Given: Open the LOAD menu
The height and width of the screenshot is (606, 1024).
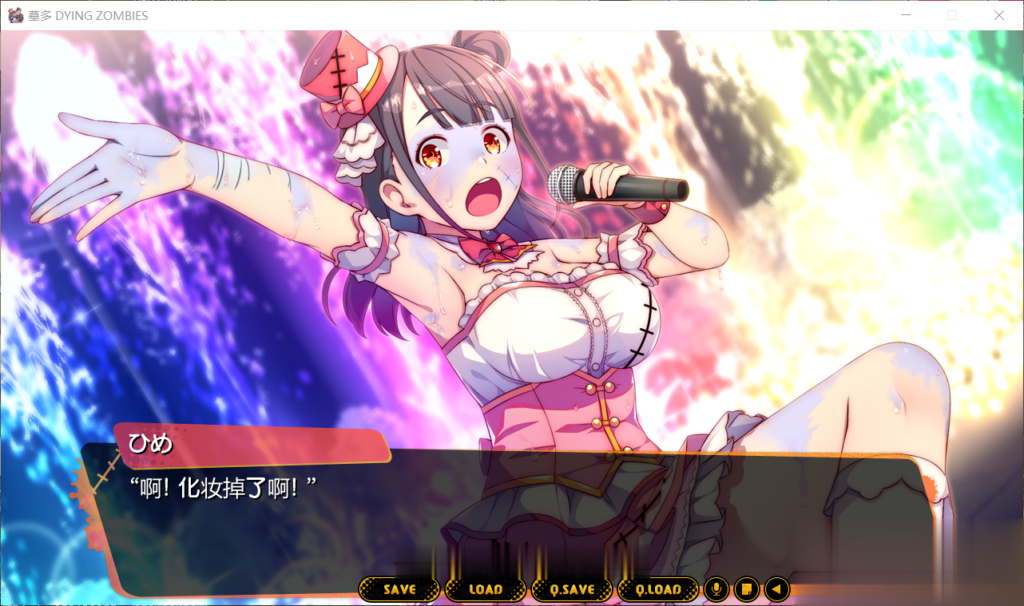Looking at the screenshot, I should (485, 590).
